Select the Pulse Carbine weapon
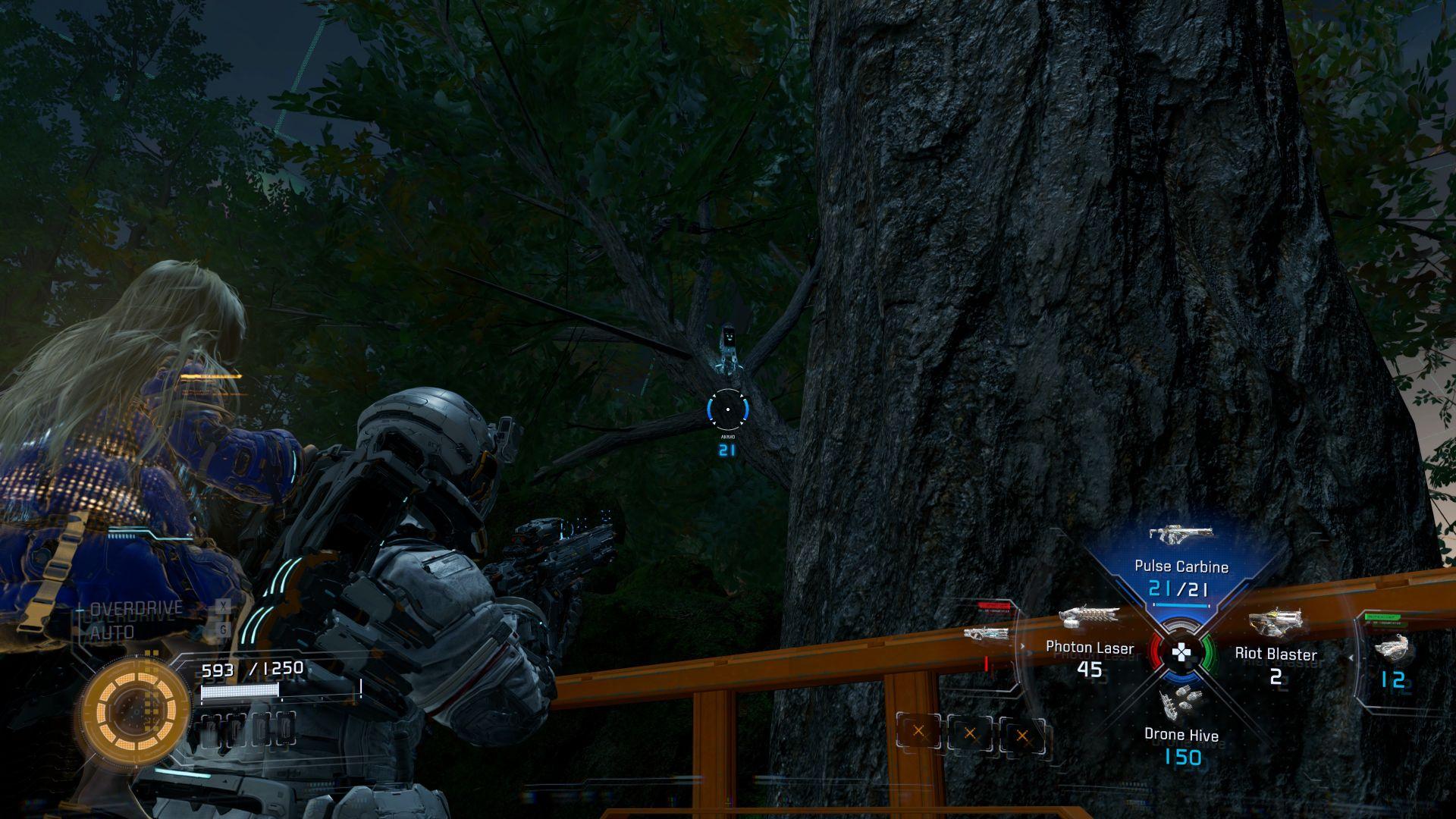This screenshot has width=1456, height=819. click(1181, 566)
